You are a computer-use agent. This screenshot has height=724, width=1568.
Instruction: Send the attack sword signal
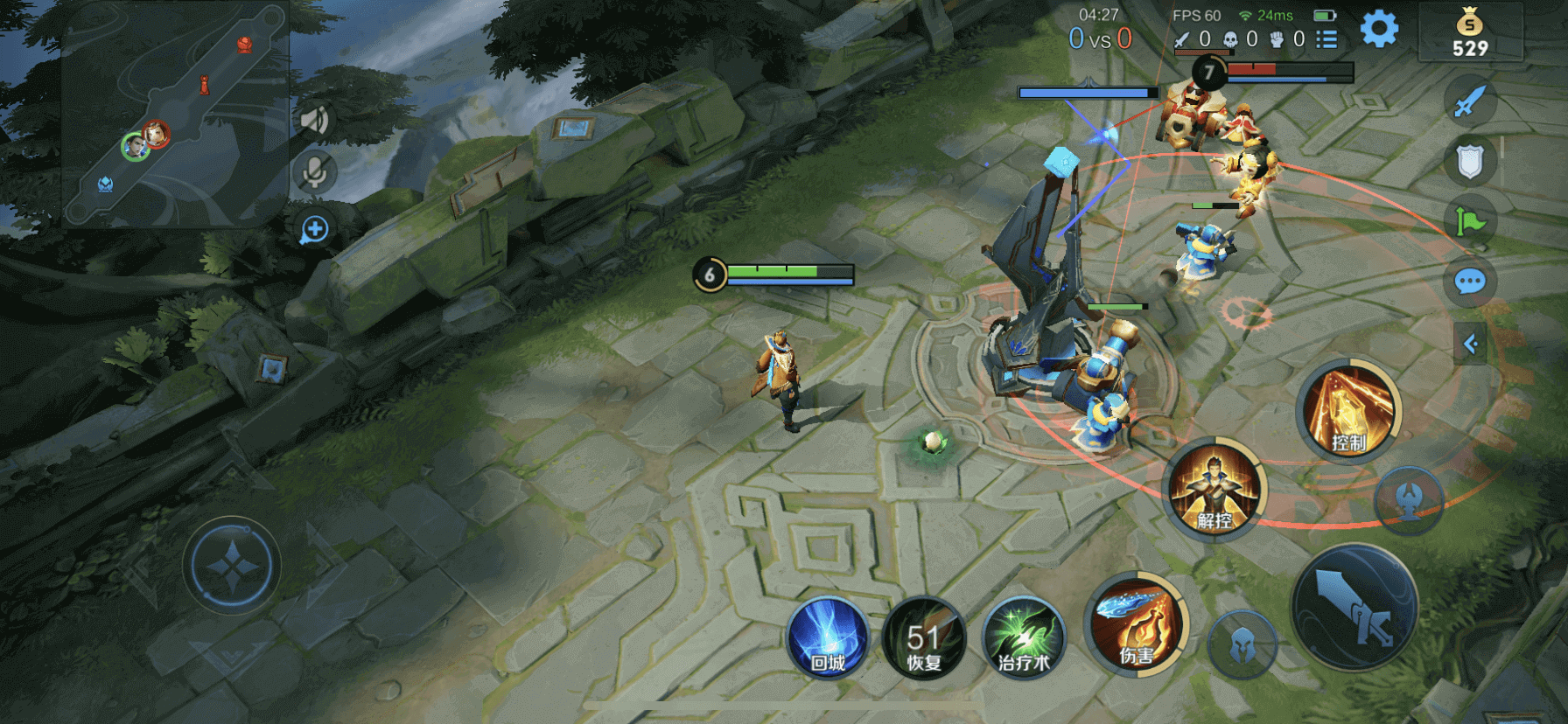point(1469,101)
